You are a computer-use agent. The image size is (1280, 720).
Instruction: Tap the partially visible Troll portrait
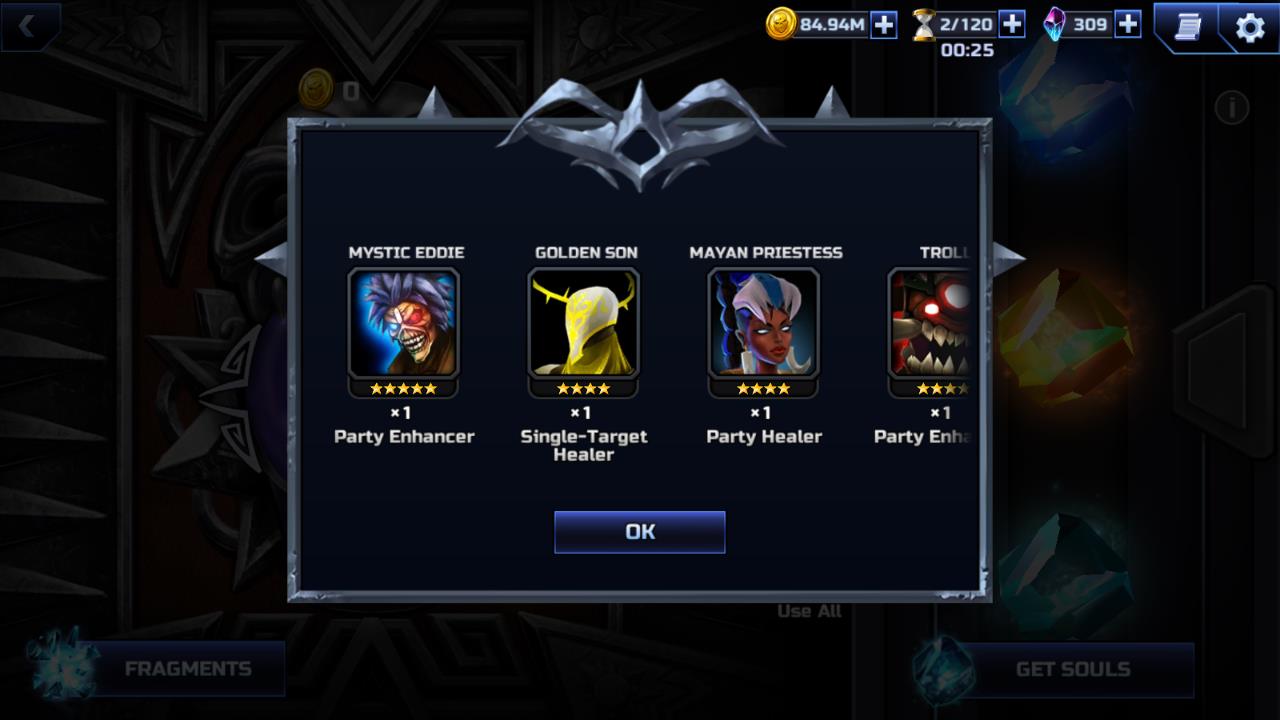[930, 322]
